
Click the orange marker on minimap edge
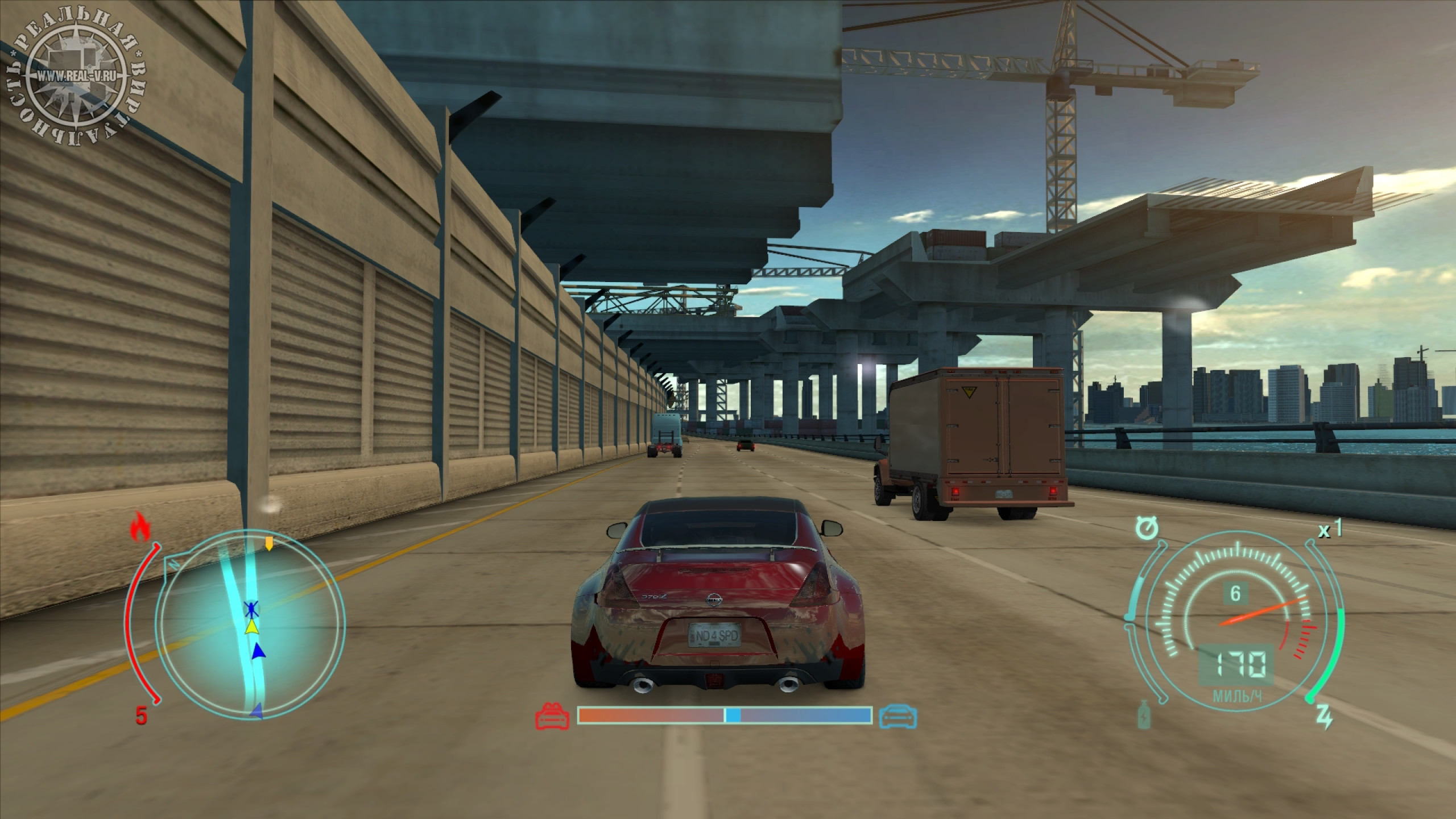click(269, 544)
